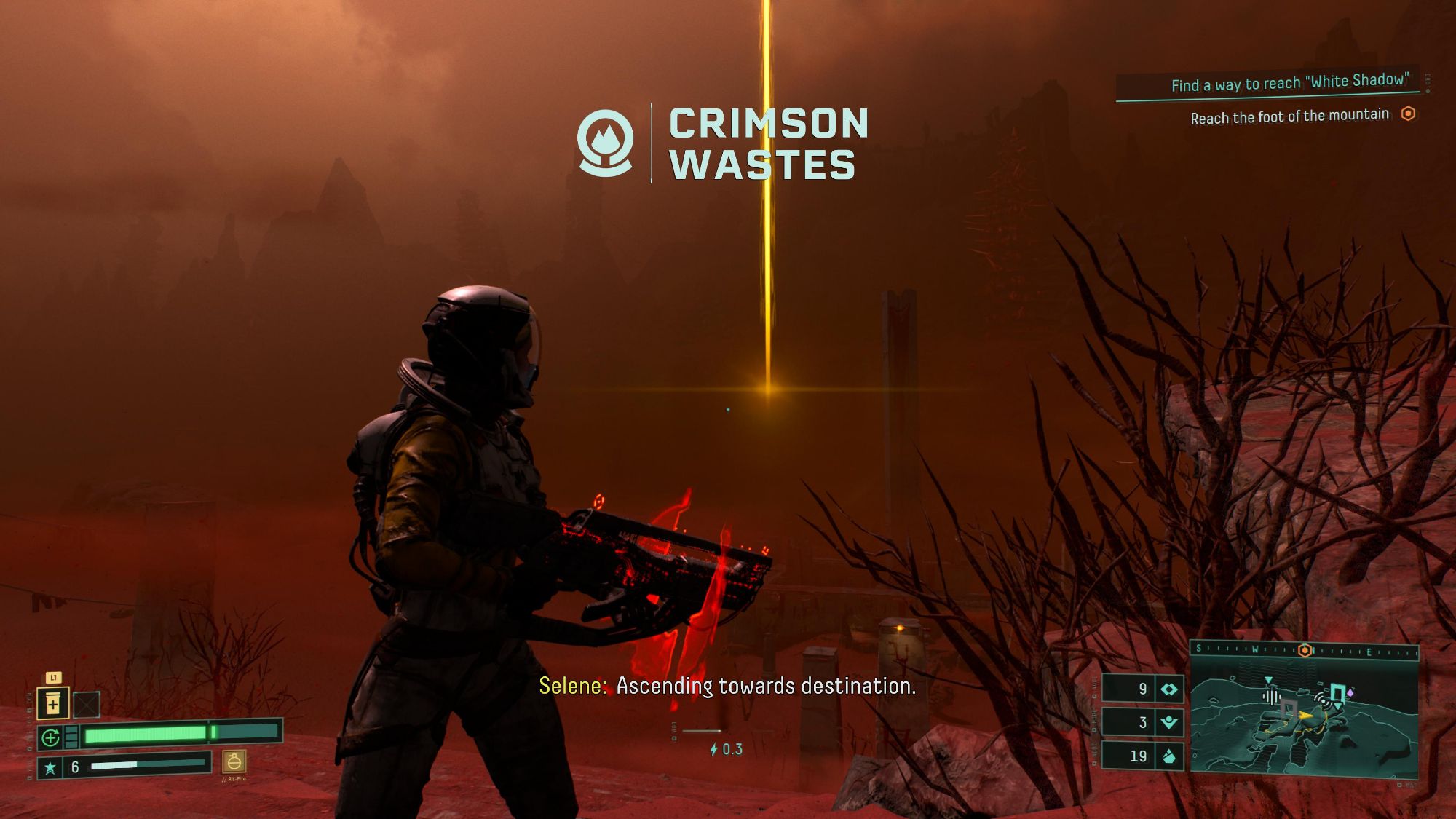
Task: Click the resin resource icon showing 19
Action: coord(1169,756)
